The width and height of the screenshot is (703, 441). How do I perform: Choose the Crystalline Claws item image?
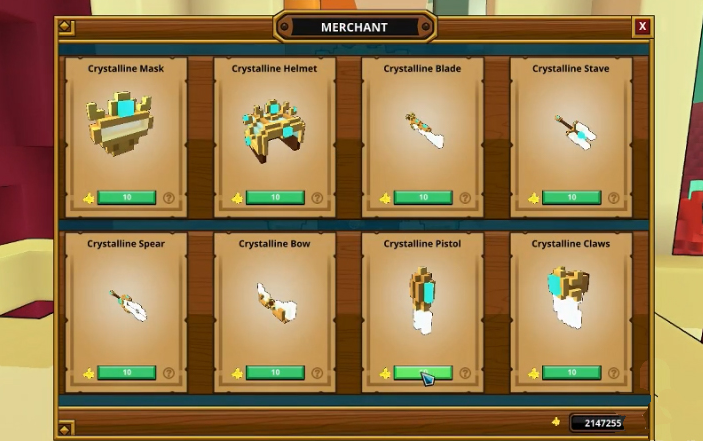[569, 297]
